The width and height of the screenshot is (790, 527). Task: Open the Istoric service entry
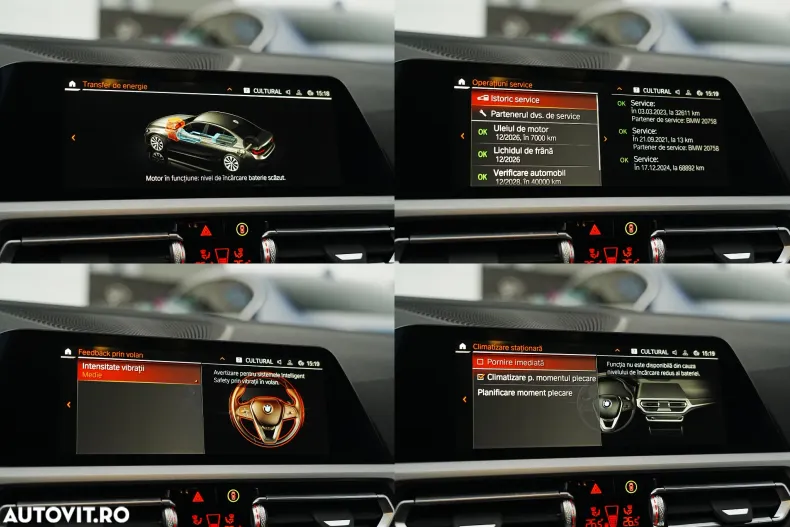pos(535,99)
